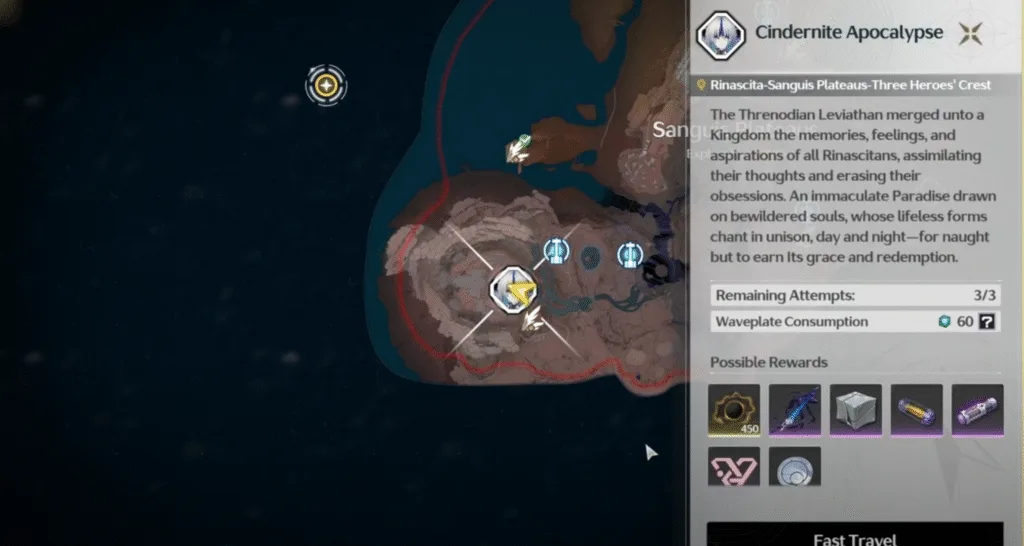The image size is (1024, 546).
Task: Select the winged marker with green tag
Action: pyautogui.click(x=519, y=149)
